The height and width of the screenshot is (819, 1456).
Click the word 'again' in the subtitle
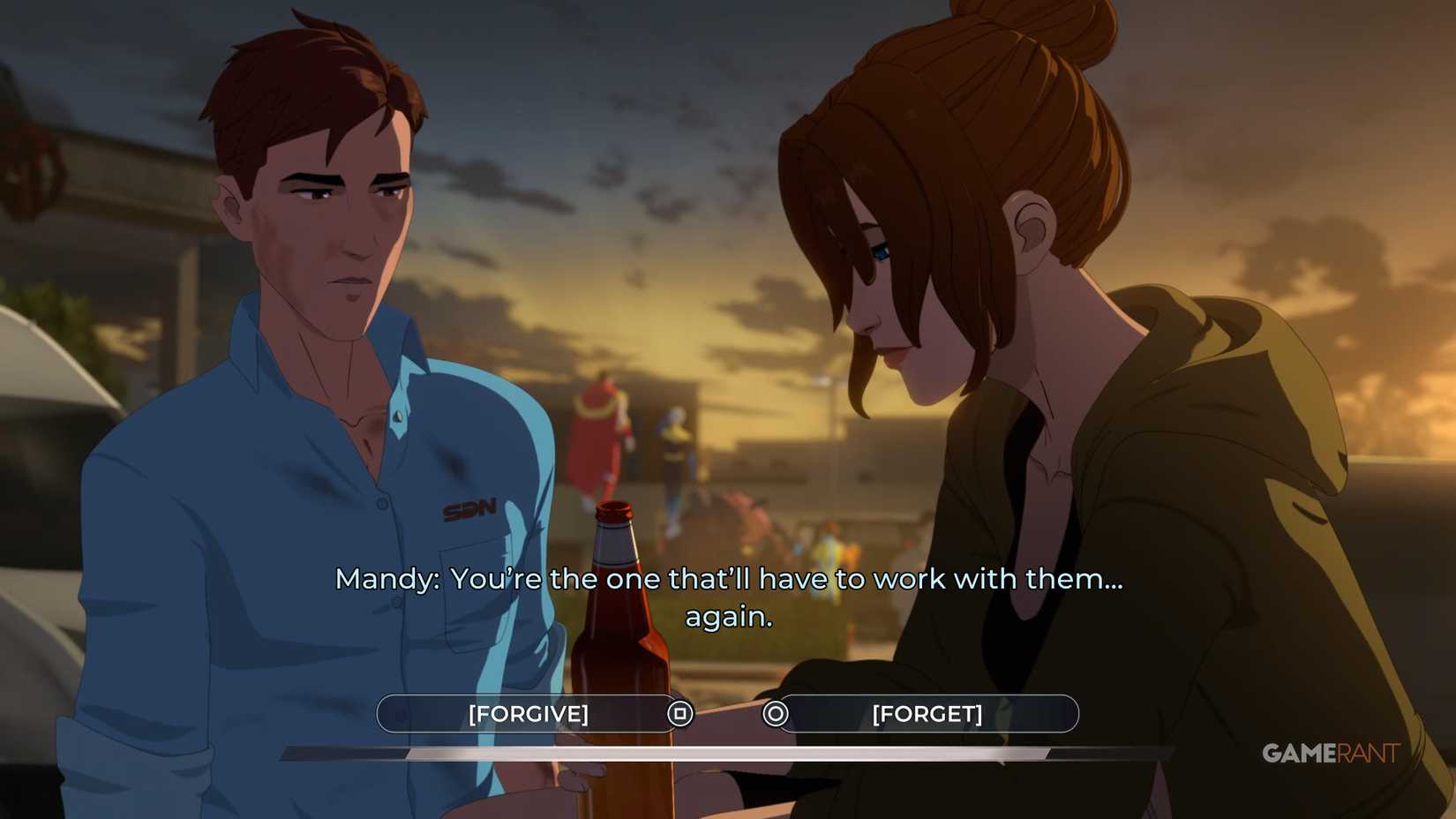point(725,617)
